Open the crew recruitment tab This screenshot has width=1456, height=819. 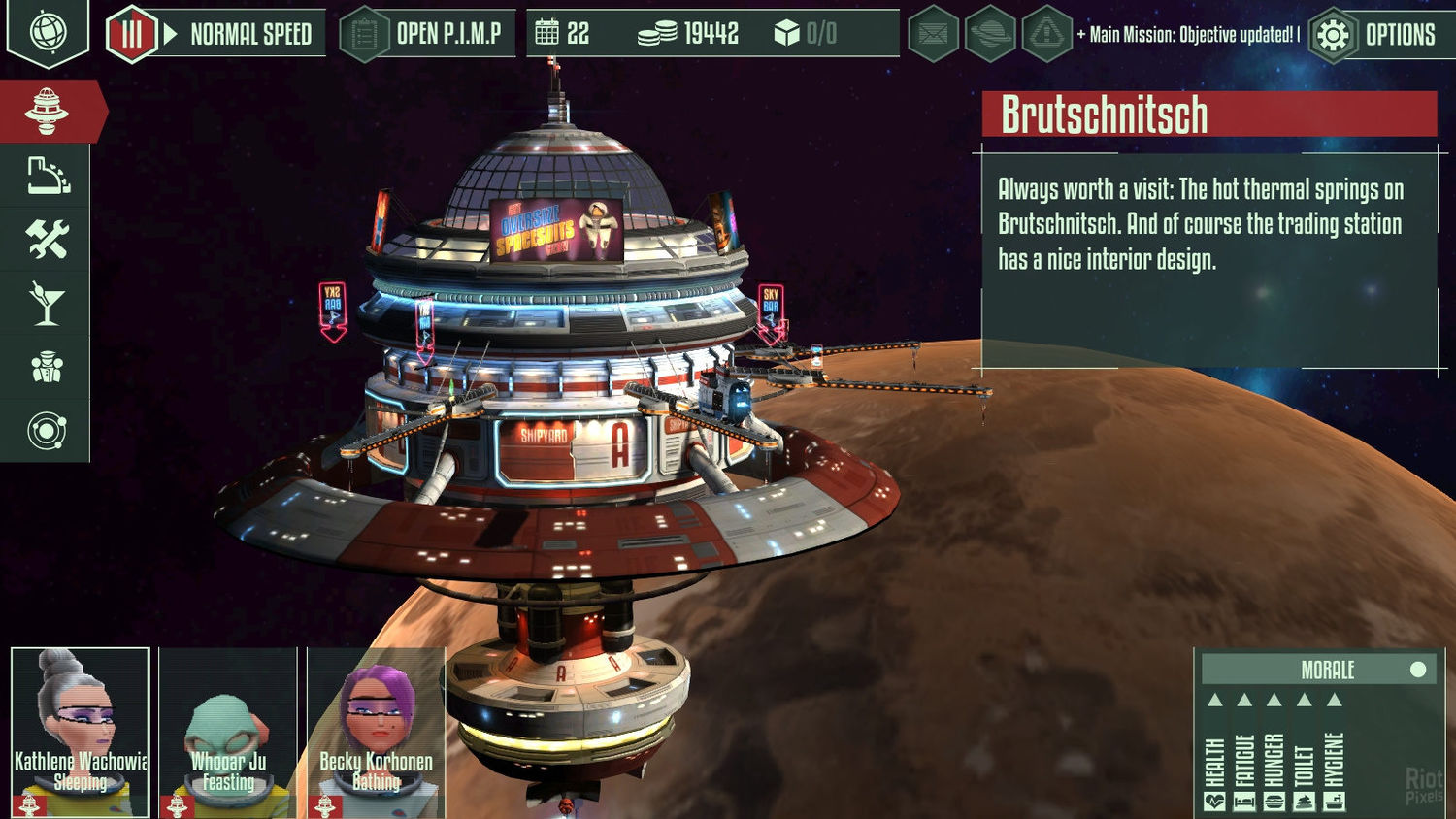tap(47, 368)
